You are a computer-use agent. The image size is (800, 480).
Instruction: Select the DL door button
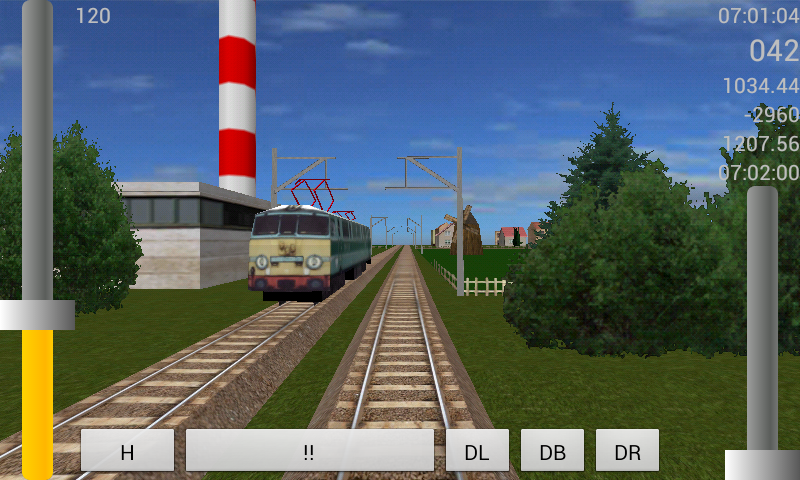click(x=477, y=451)
